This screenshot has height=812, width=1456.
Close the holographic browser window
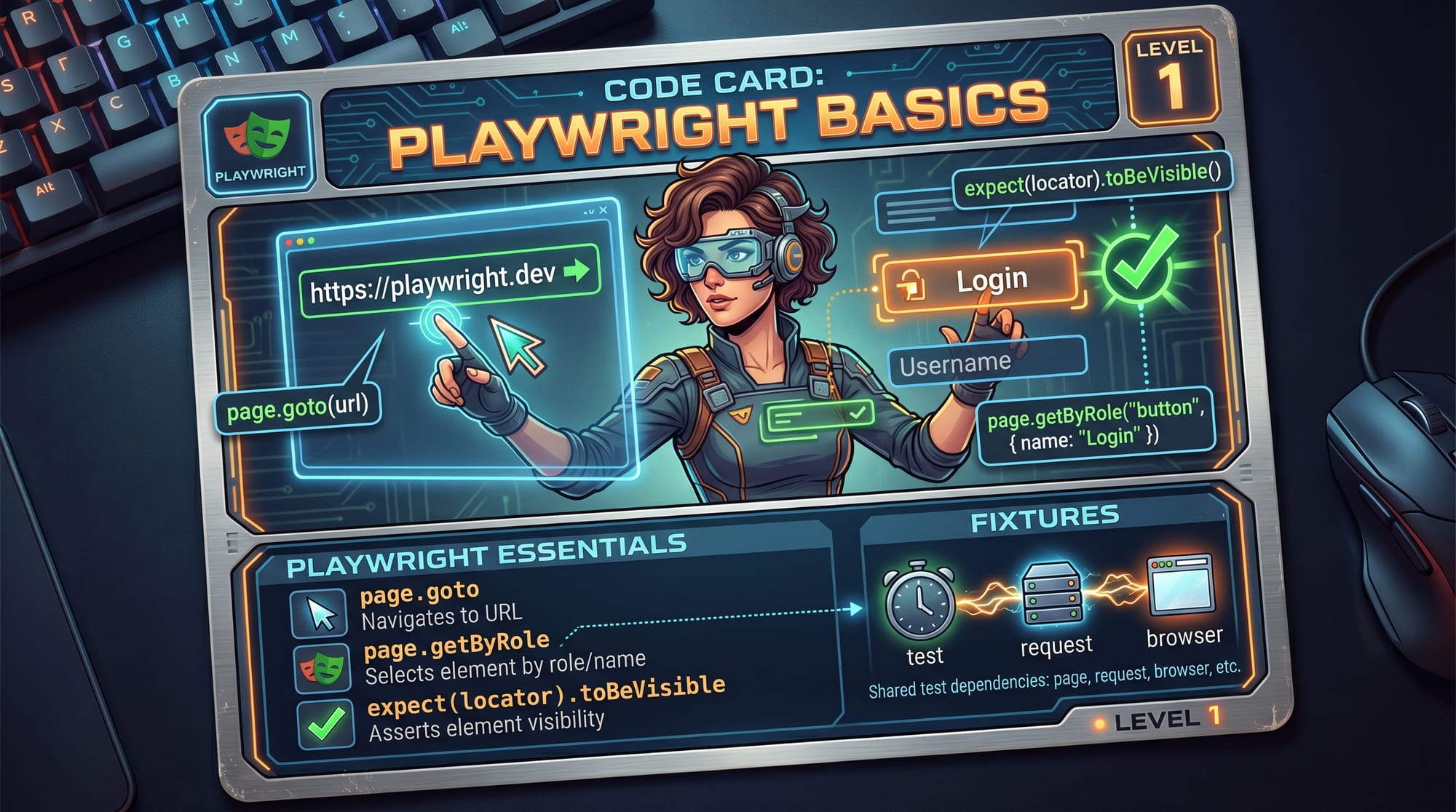(x=603, y=210)
